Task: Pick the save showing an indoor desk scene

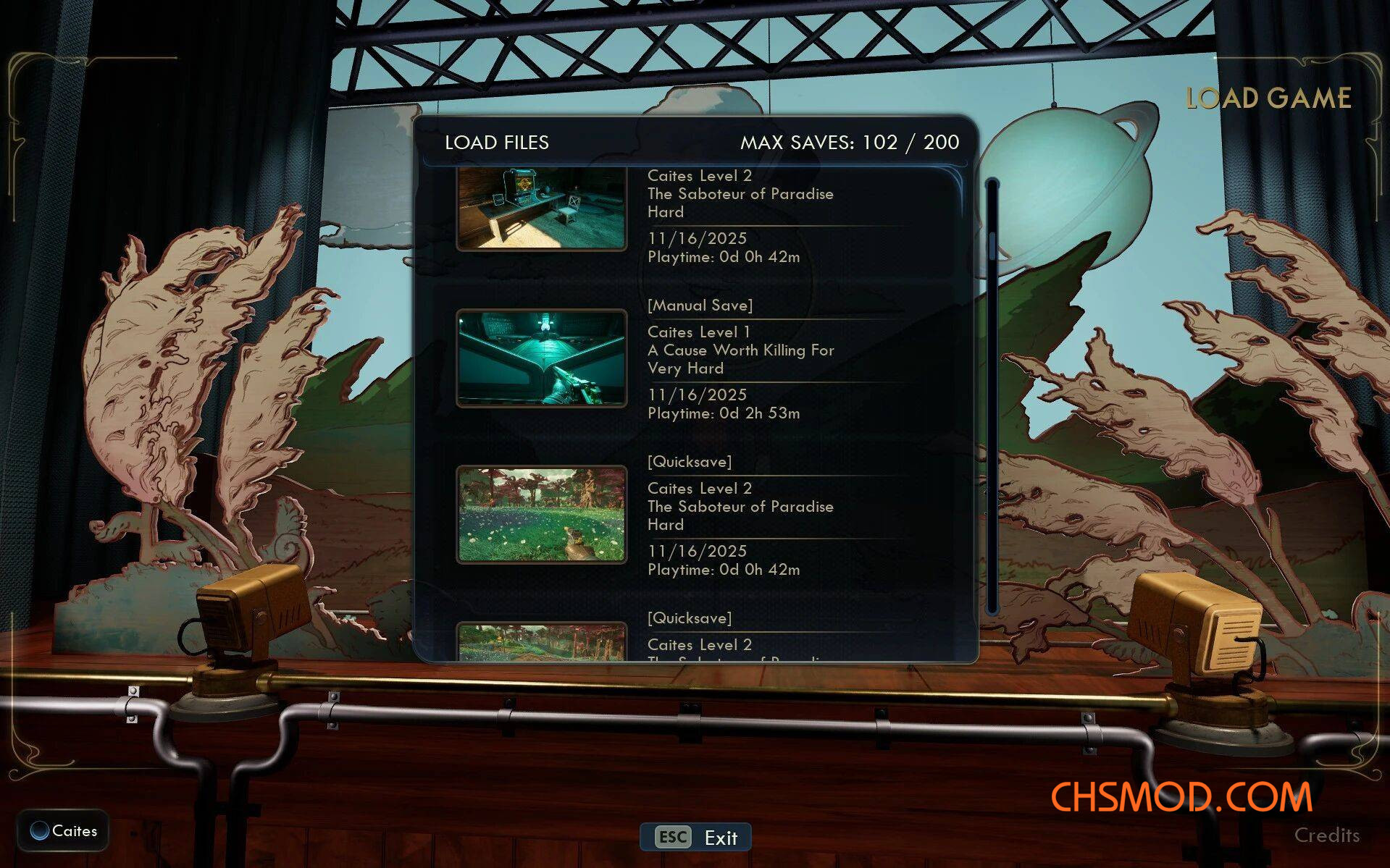Action: pyautogui.click(x=541, y=208)
